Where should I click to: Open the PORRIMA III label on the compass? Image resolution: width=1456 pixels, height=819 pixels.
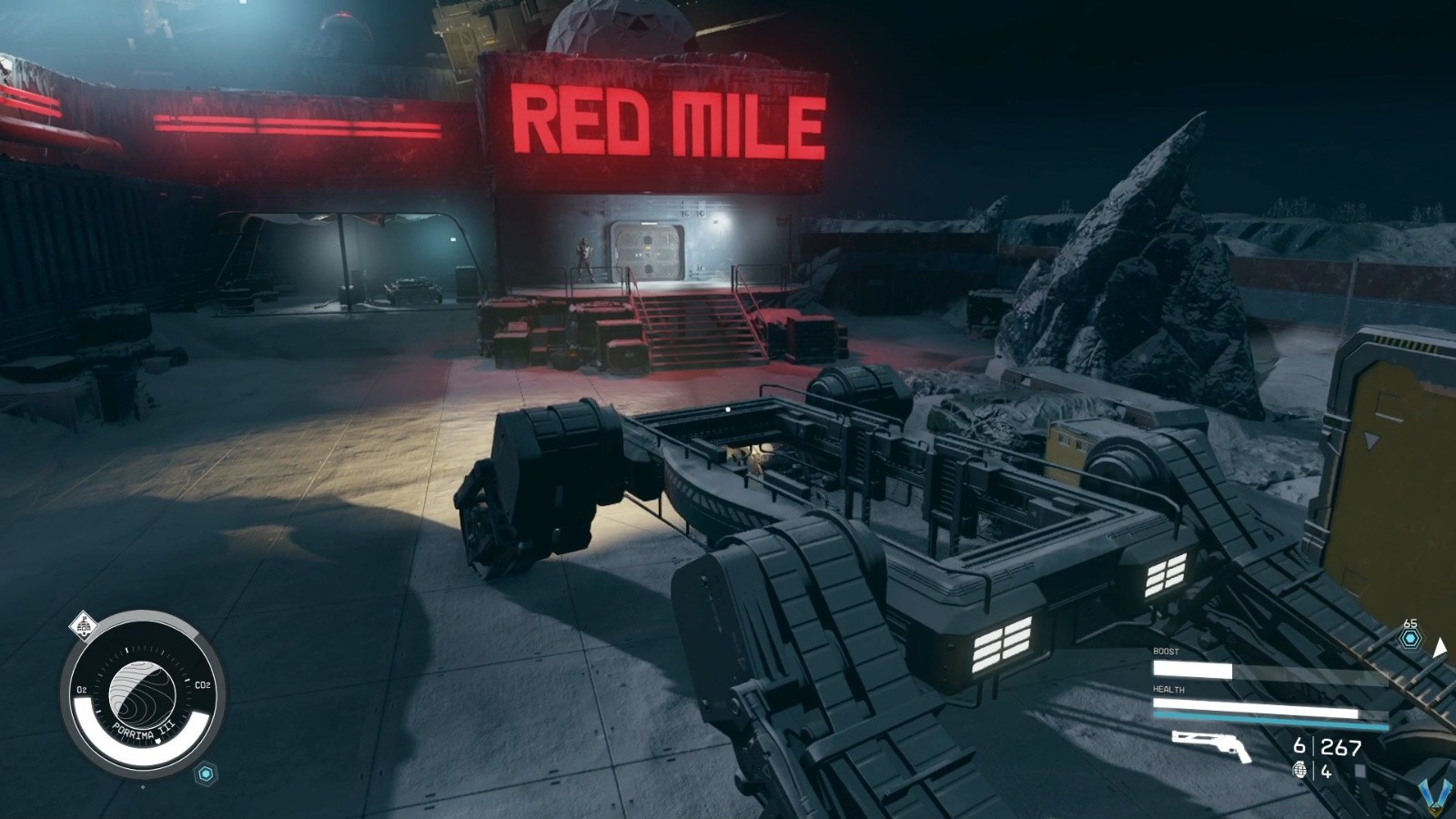click(x=143, y=731)
